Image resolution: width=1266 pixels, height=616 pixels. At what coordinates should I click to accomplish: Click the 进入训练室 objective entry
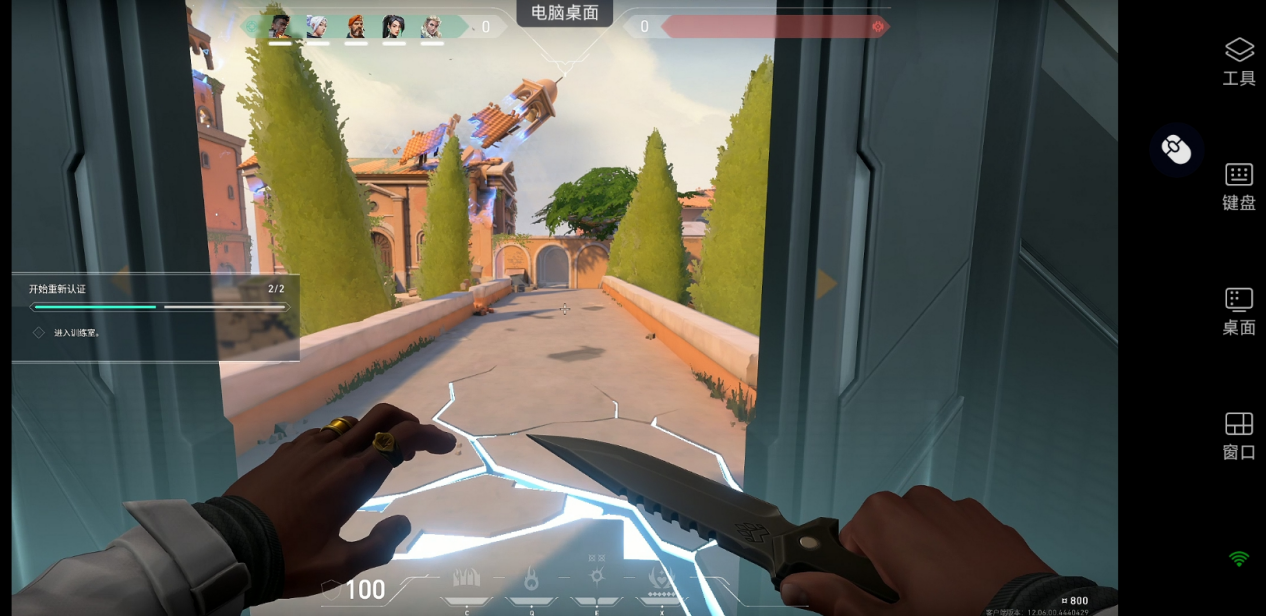coord(77,333)
